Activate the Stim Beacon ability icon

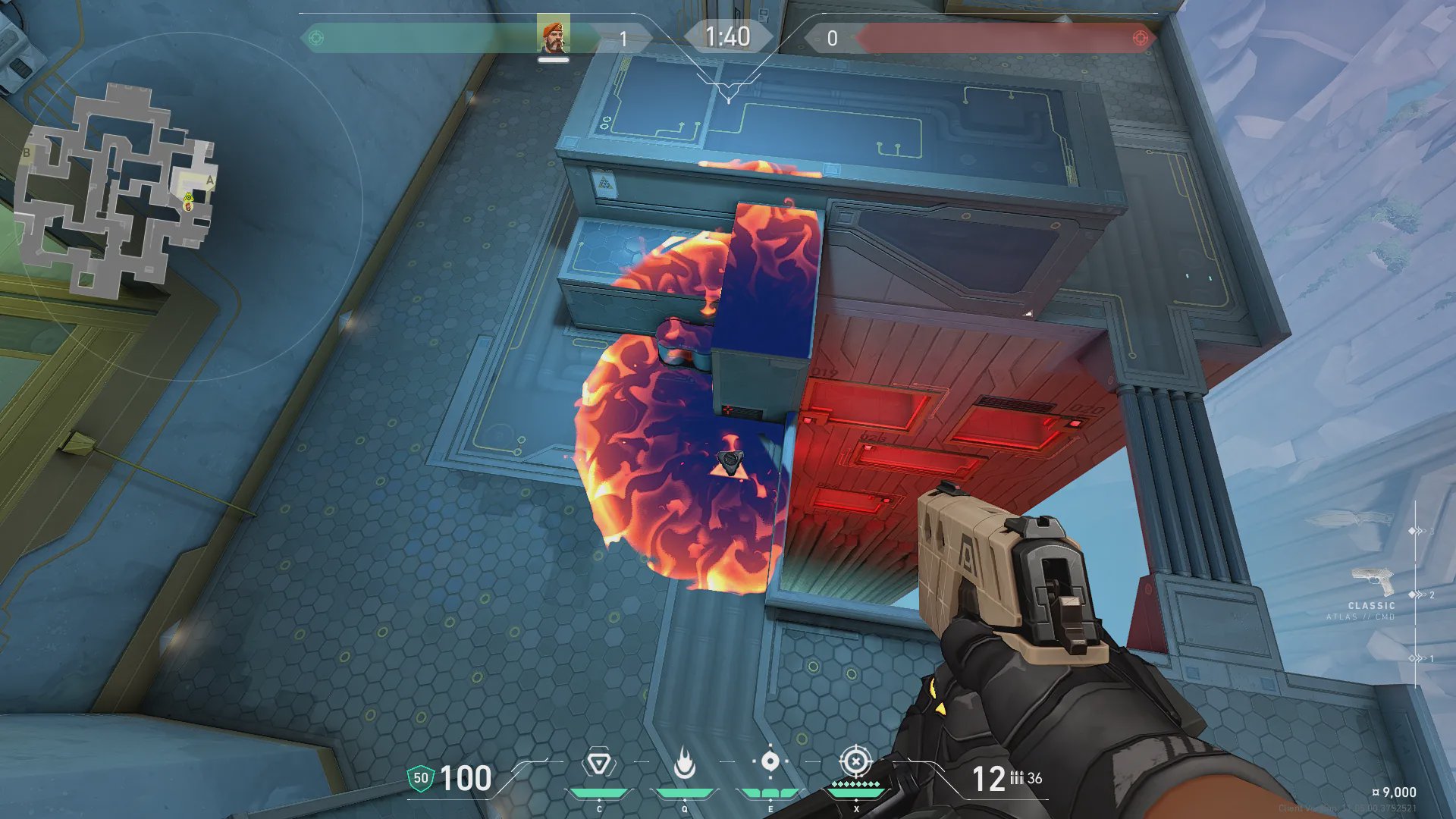click(598, 763)
